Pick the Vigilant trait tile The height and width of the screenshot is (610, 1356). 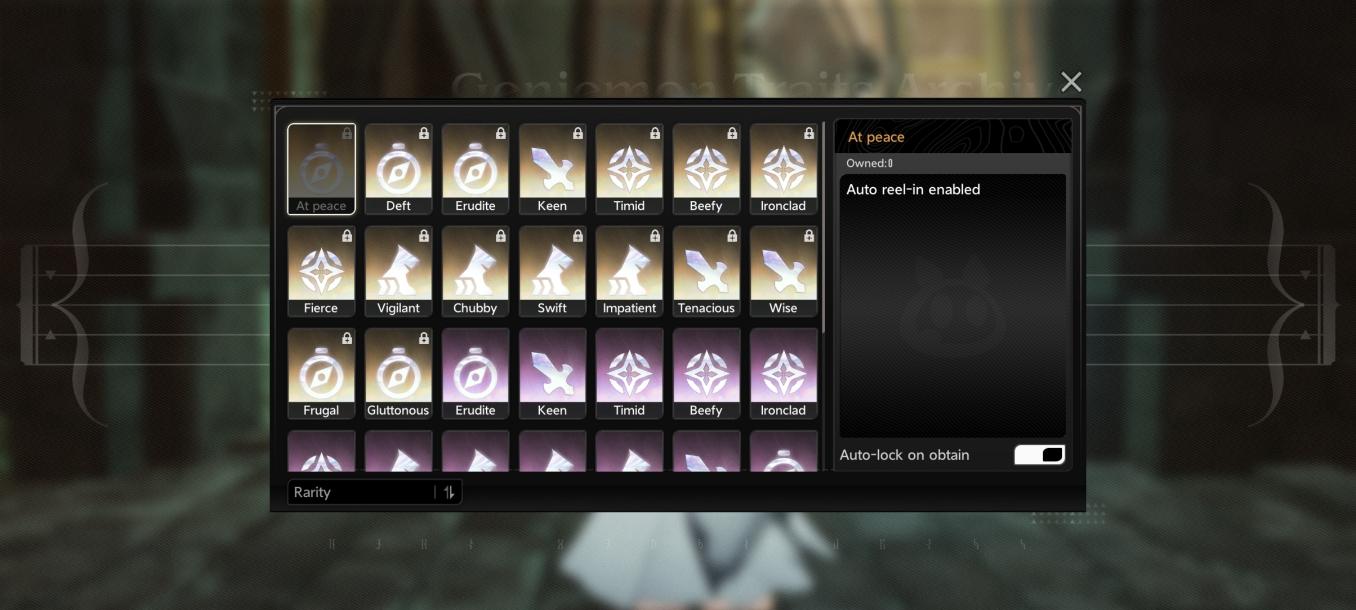click(x=398, y=270)
